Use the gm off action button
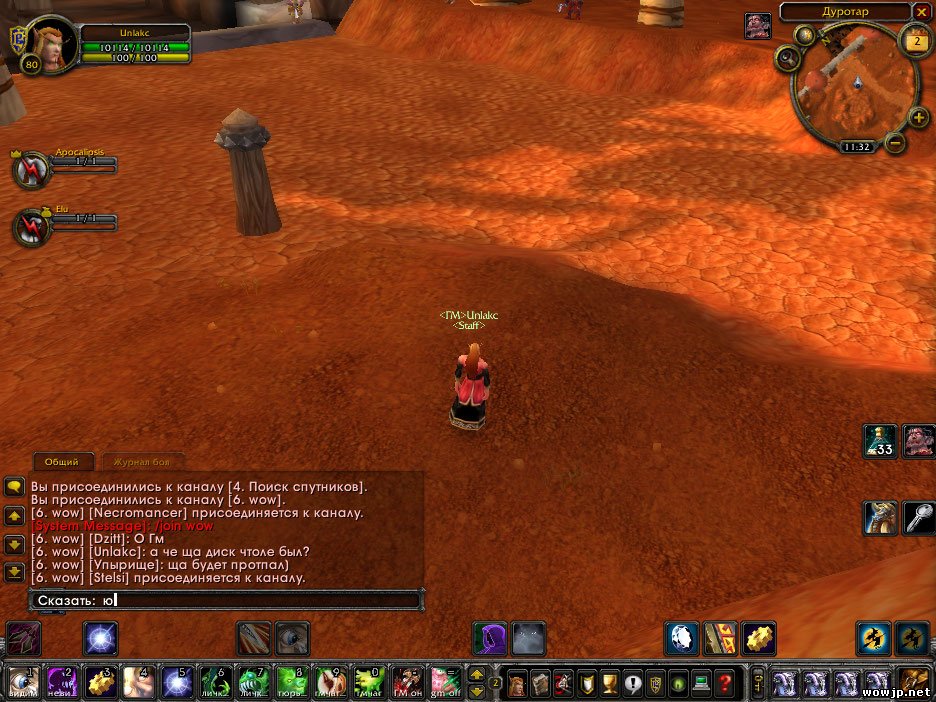The height and width of the screenshot is (702, 936). [444, 684]
